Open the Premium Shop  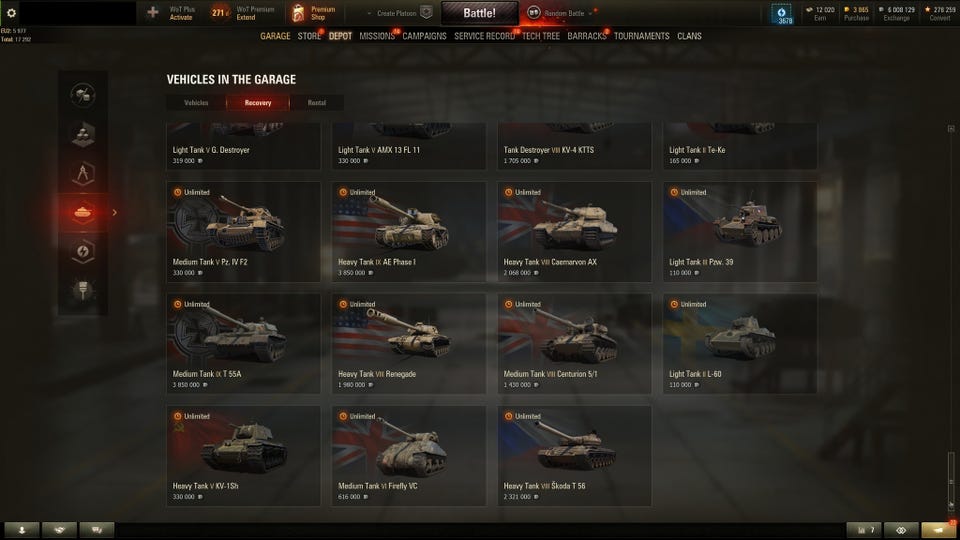tap(312, 13)
